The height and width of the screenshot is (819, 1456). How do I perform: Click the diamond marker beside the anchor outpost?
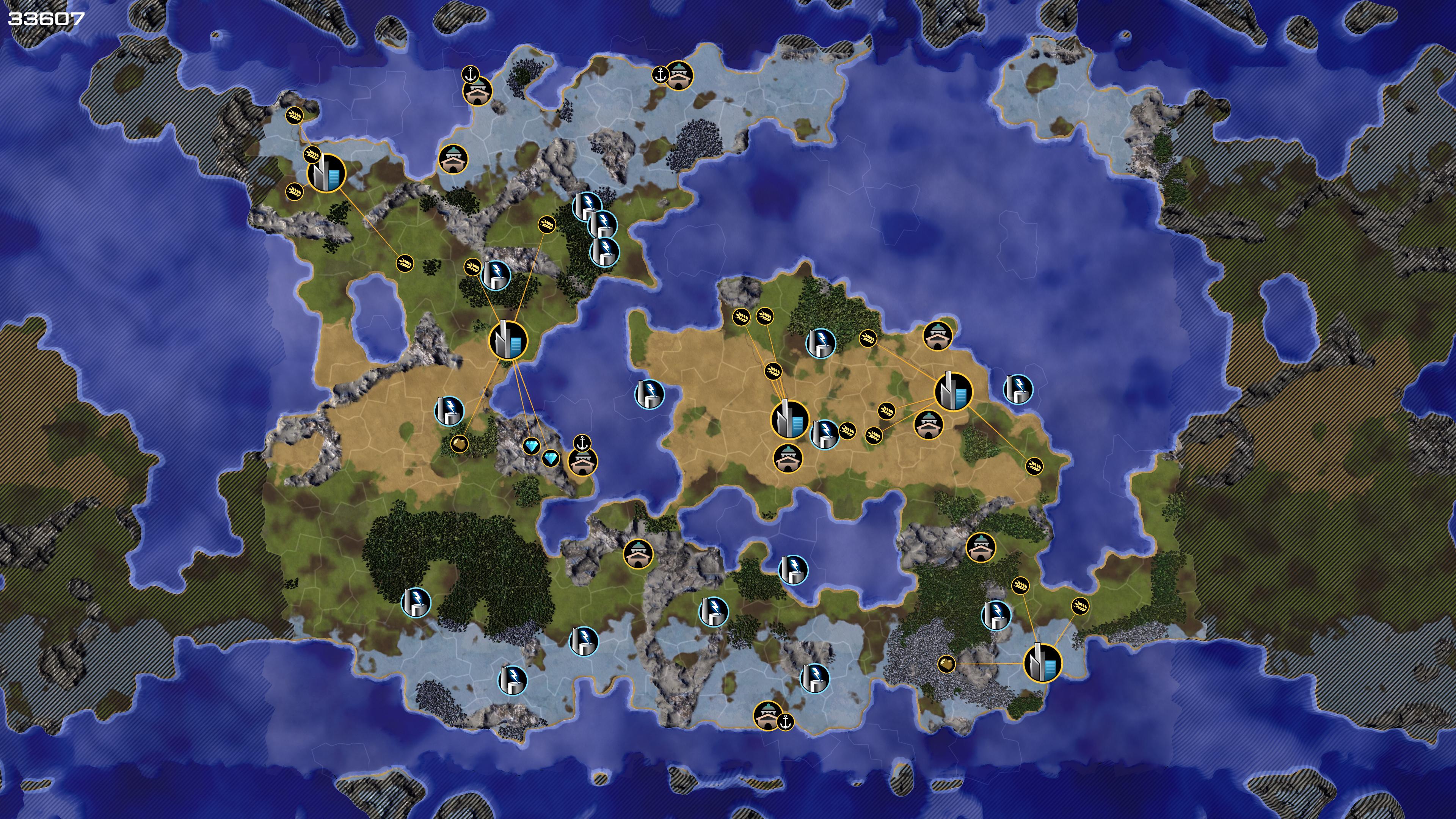551,458
